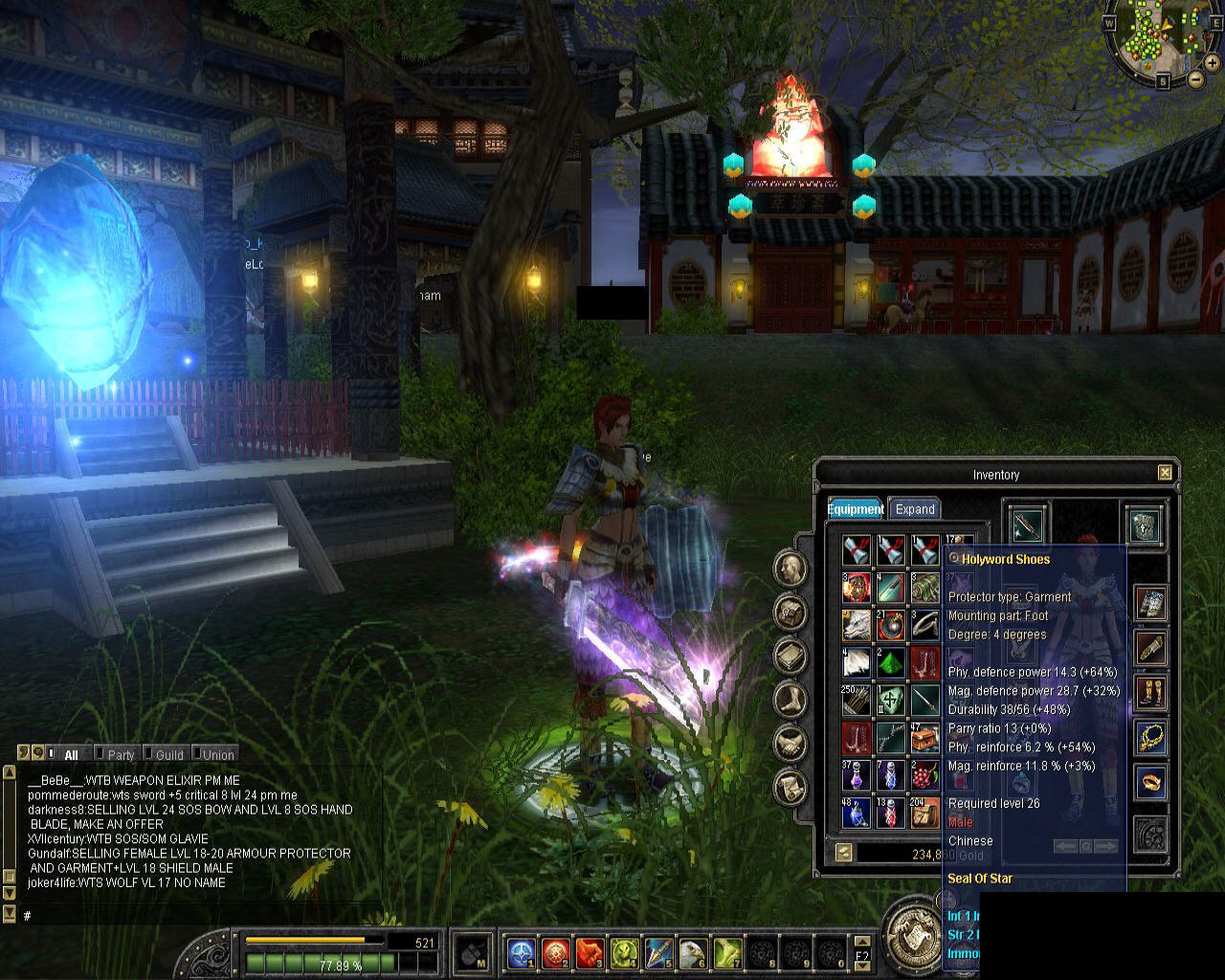This screenshot has width=1225, height=980.
Task: Activate the eagle skill on hotbar
Action: pos(693,952)
